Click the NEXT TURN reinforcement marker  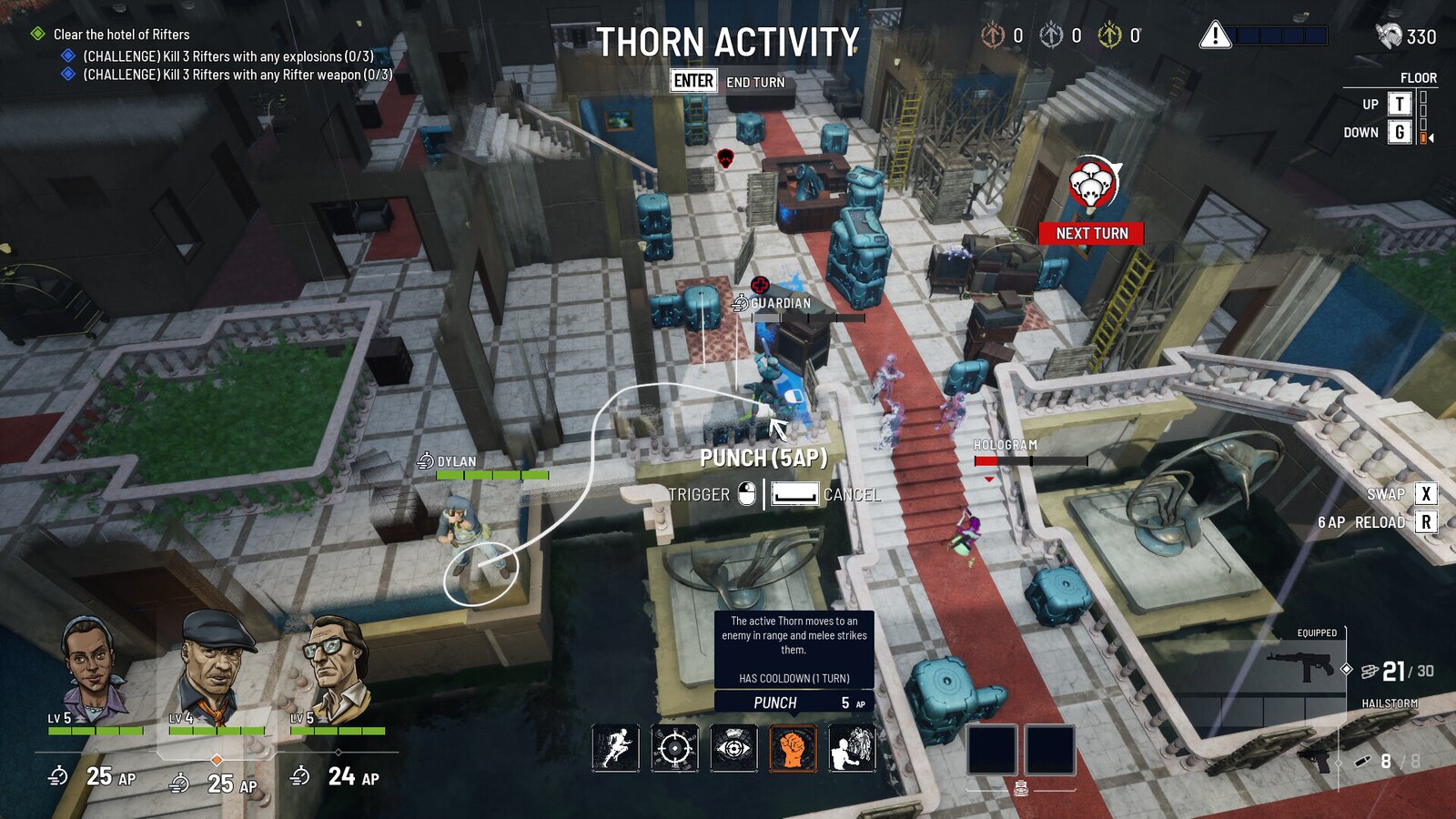pos(1091,233)
